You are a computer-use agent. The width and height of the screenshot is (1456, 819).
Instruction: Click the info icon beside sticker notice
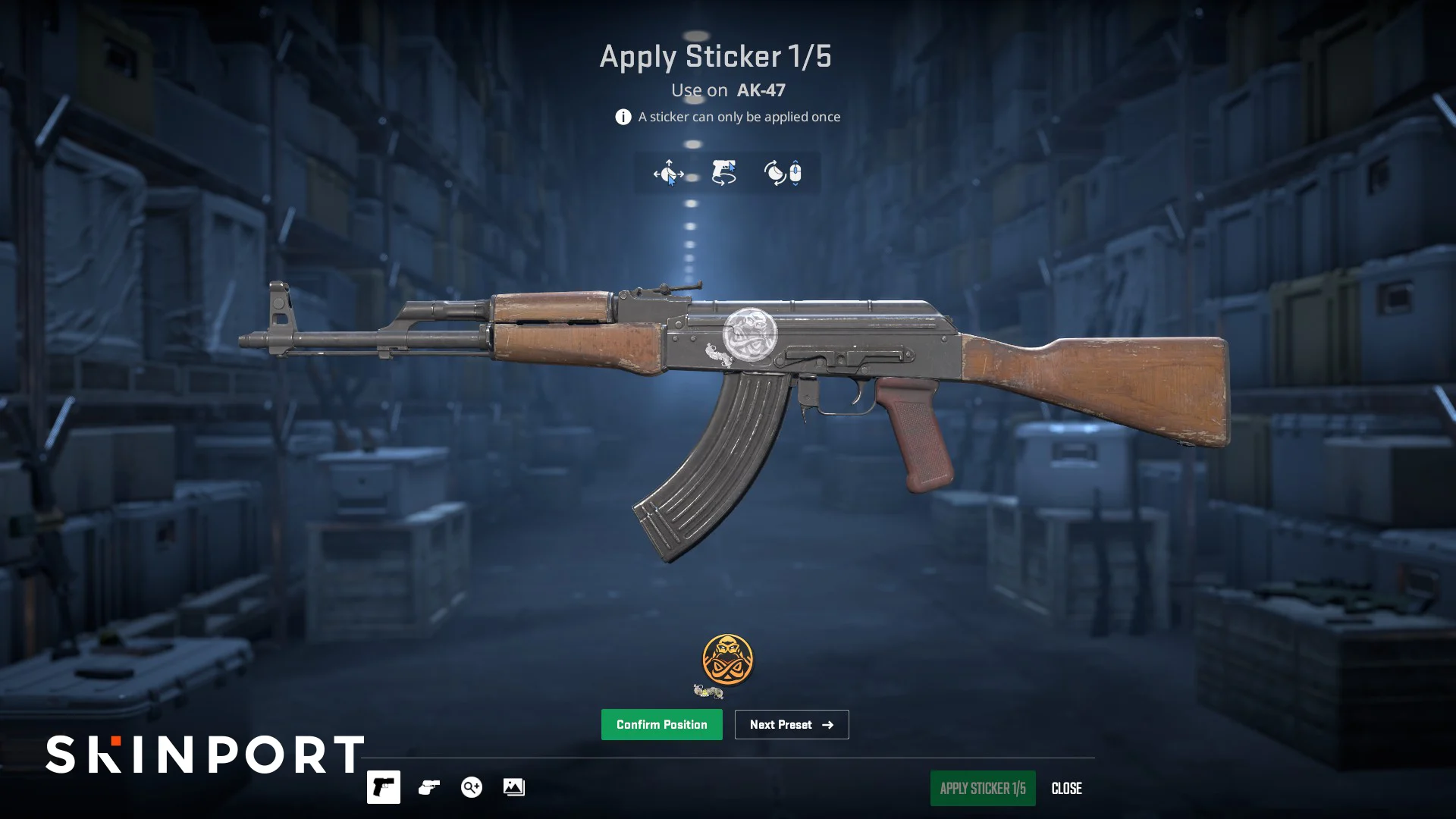click(x=623, y=117)
